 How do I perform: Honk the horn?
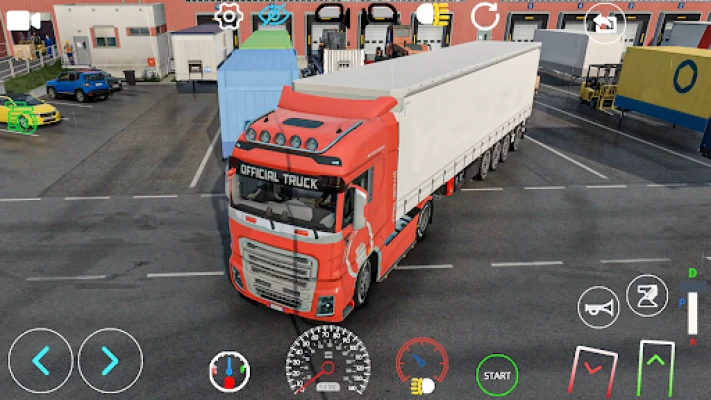pos(599,307)
